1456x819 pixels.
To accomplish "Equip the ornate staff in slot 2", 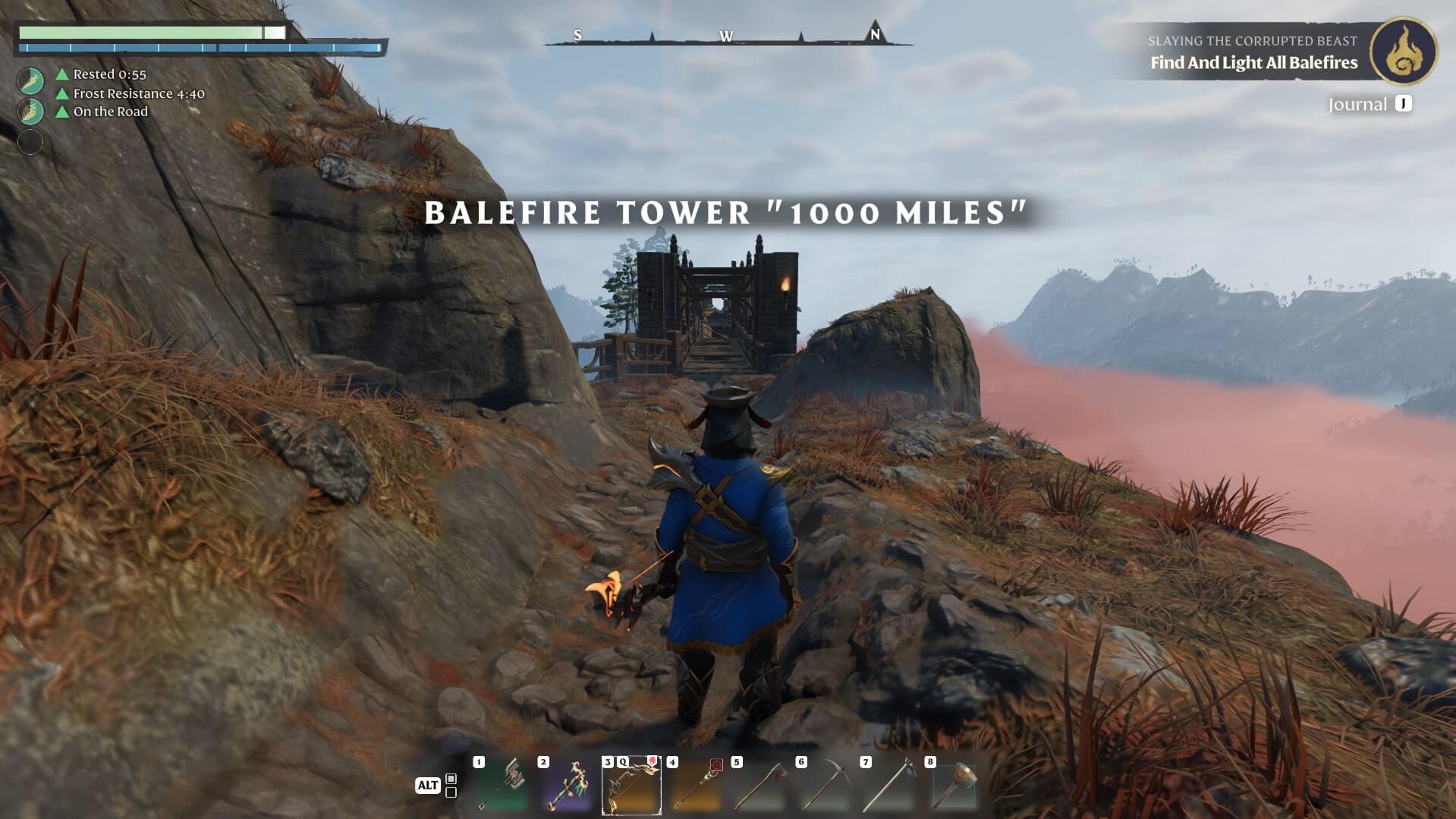I will pyautogui.click(x=567, y=786).
